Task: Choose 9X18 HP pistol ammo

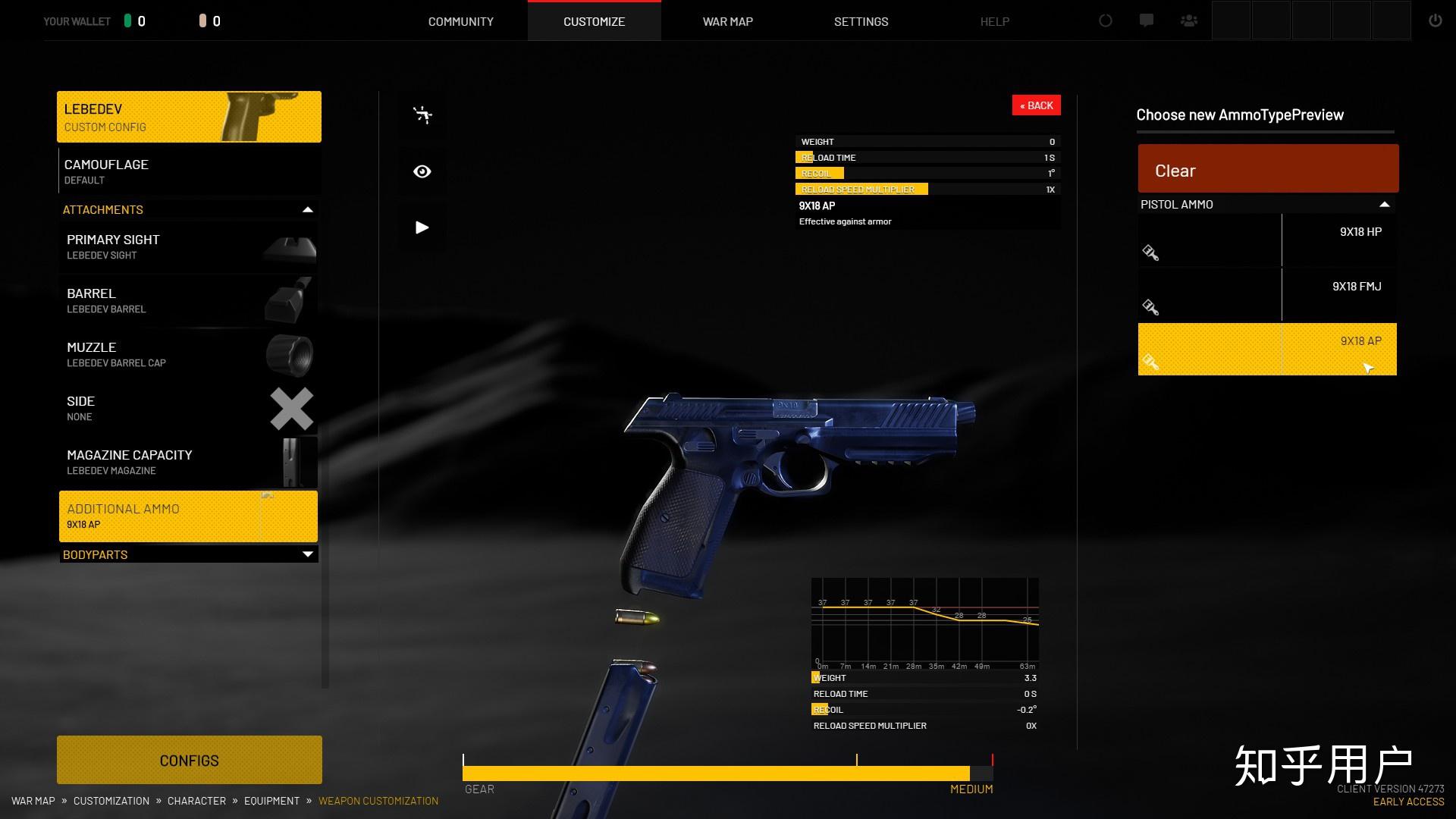Action: click(1266, 240)
